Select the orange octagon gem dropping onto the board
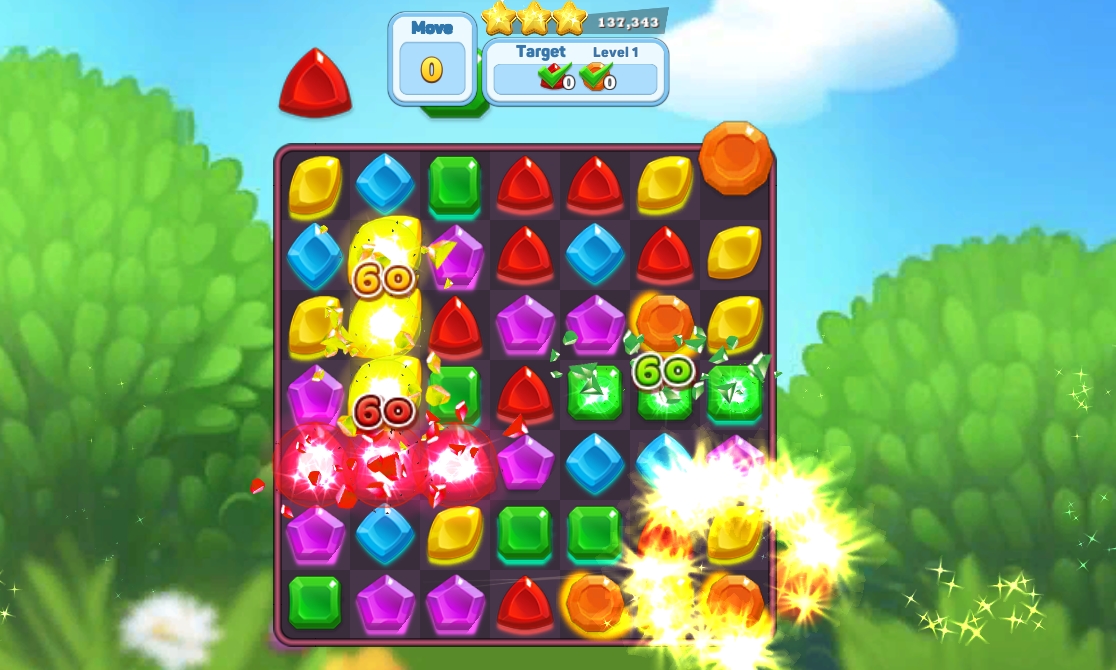The width and height of the screenshot is (1116, 670). (x=735, y=157)
